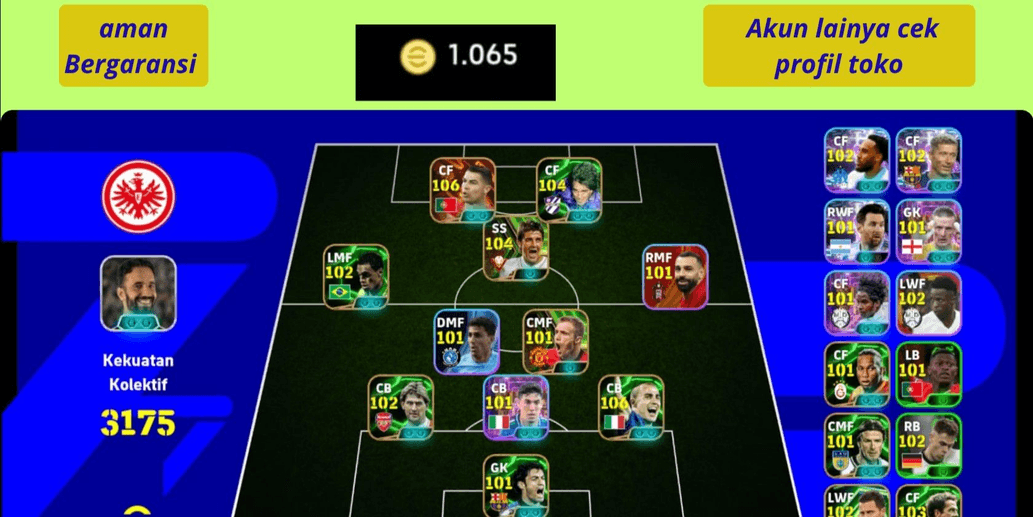Image resolution: width=1033 pixels, height=517 pixels.
Task: Select the SS 104 second striker card
Action: click(x=516, y=247)
